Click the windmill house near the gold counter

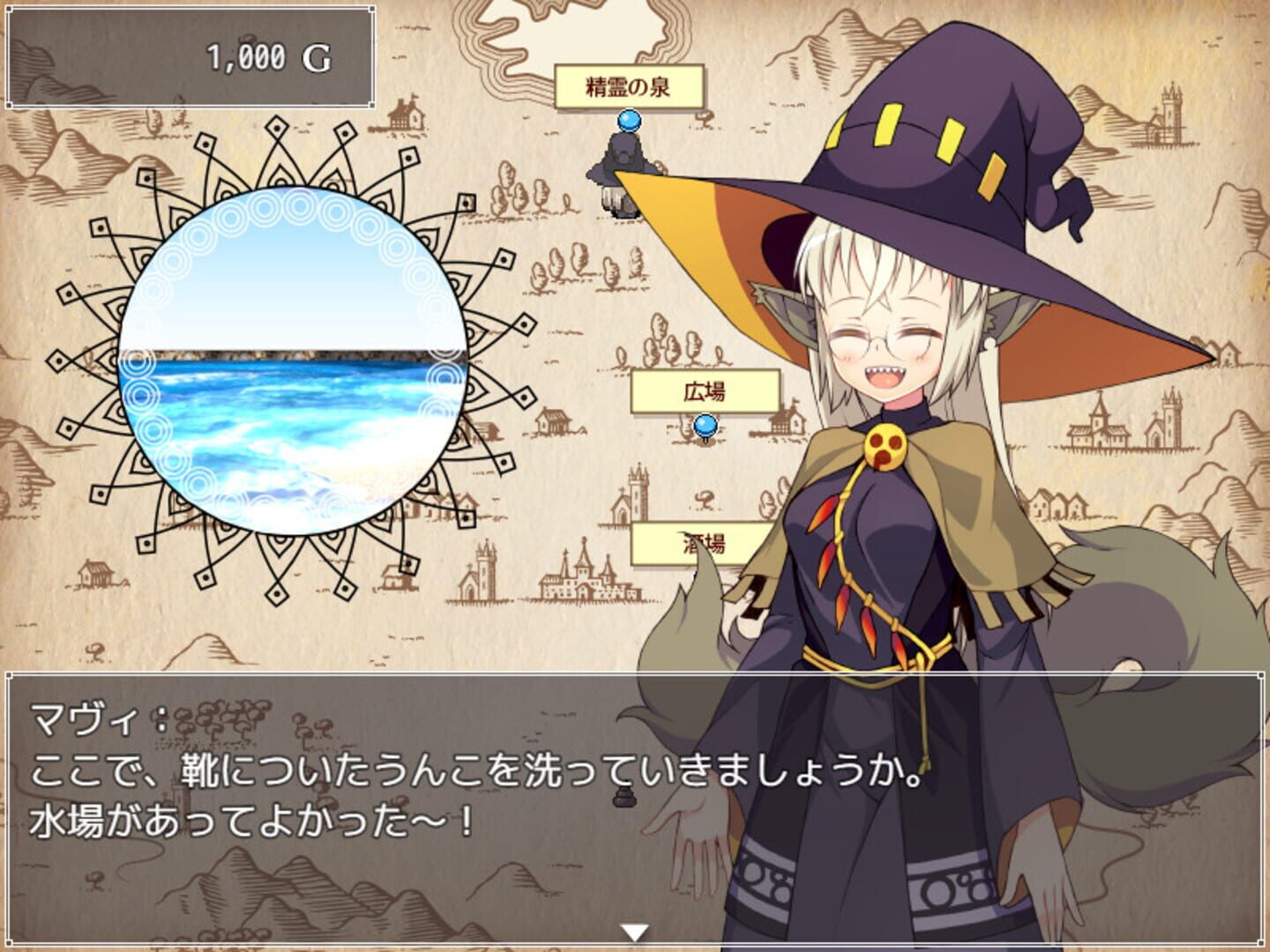[405, 116]
